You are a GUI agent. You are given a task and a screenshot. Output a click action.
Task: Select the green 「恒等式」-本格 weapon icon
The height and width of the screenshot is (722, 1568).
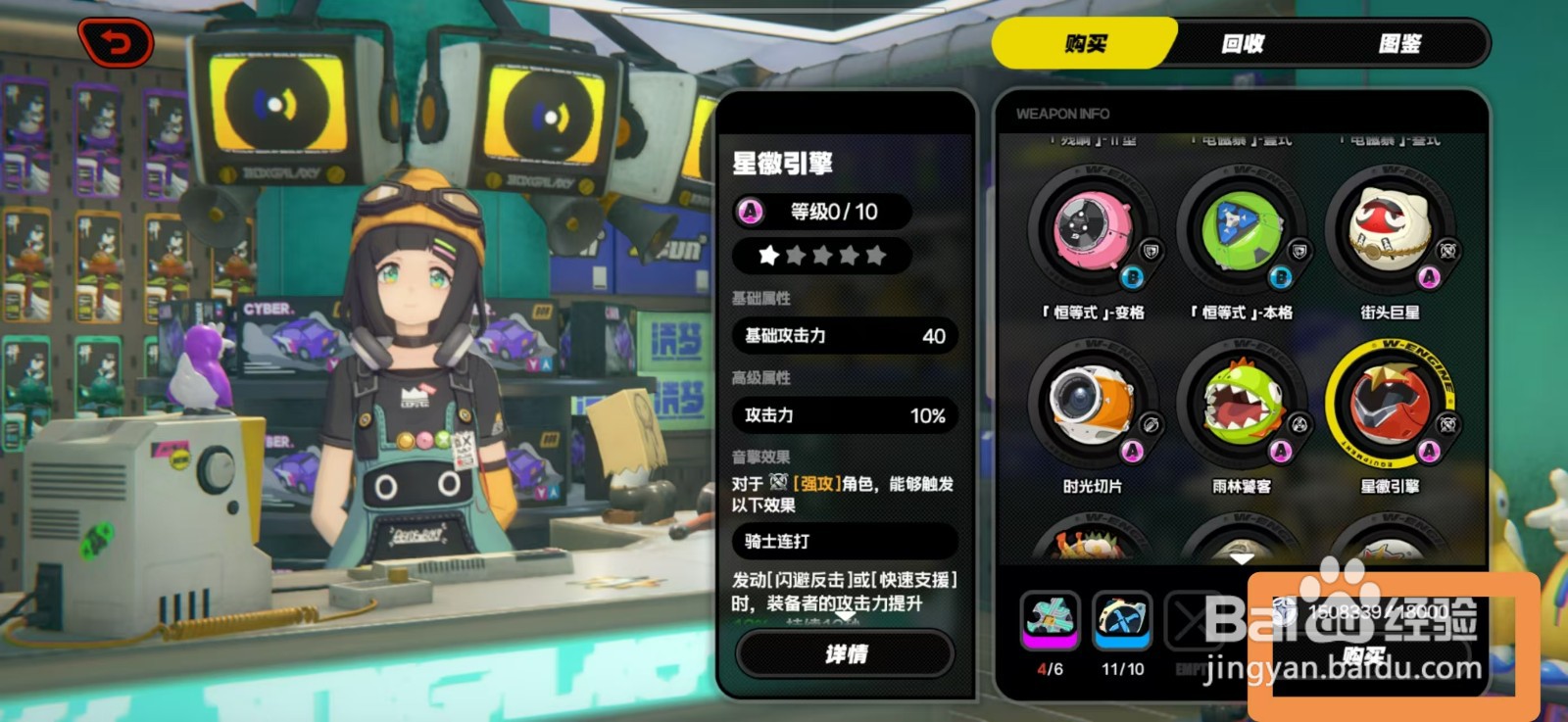click(1243, 229)
